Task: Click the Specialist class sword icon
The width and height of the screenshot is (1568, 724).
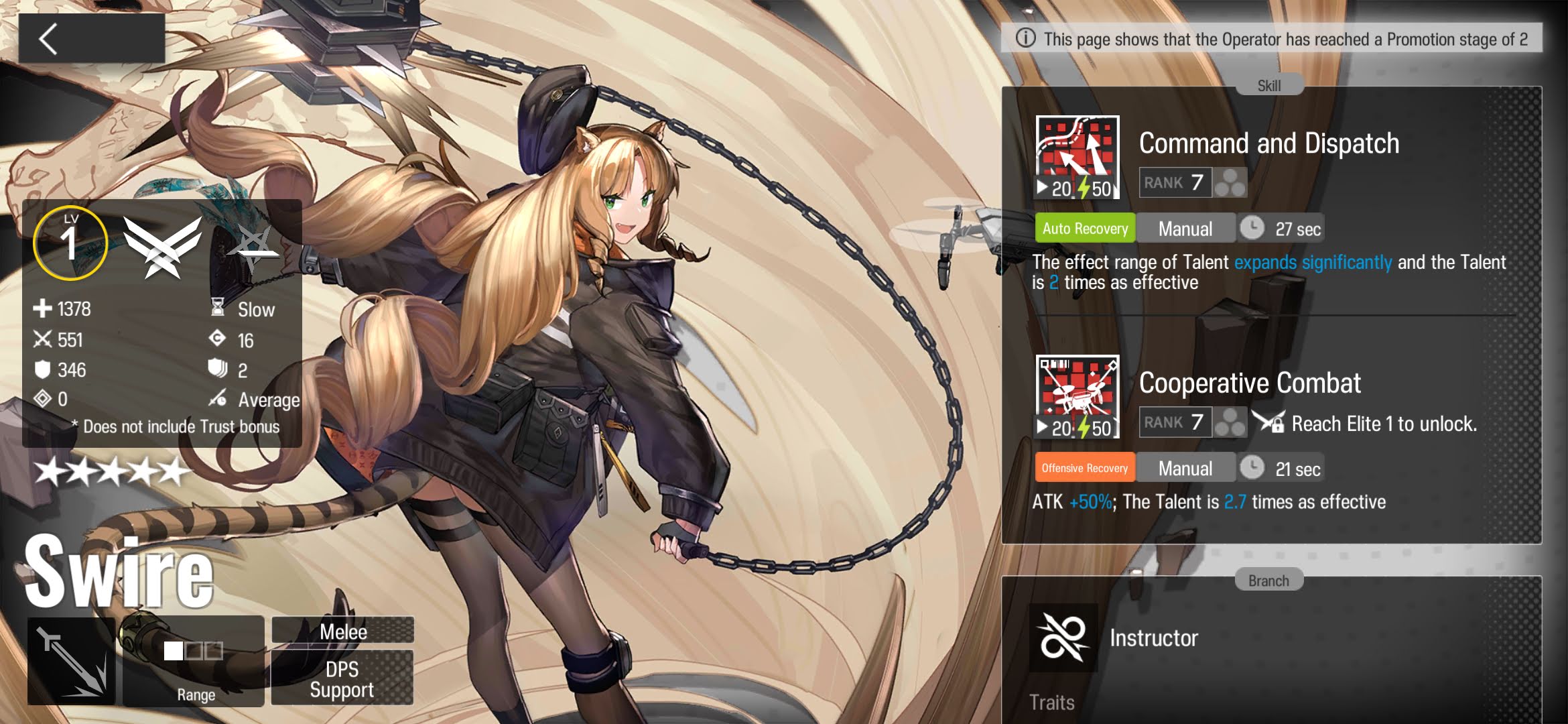Action: click(72, 661)
